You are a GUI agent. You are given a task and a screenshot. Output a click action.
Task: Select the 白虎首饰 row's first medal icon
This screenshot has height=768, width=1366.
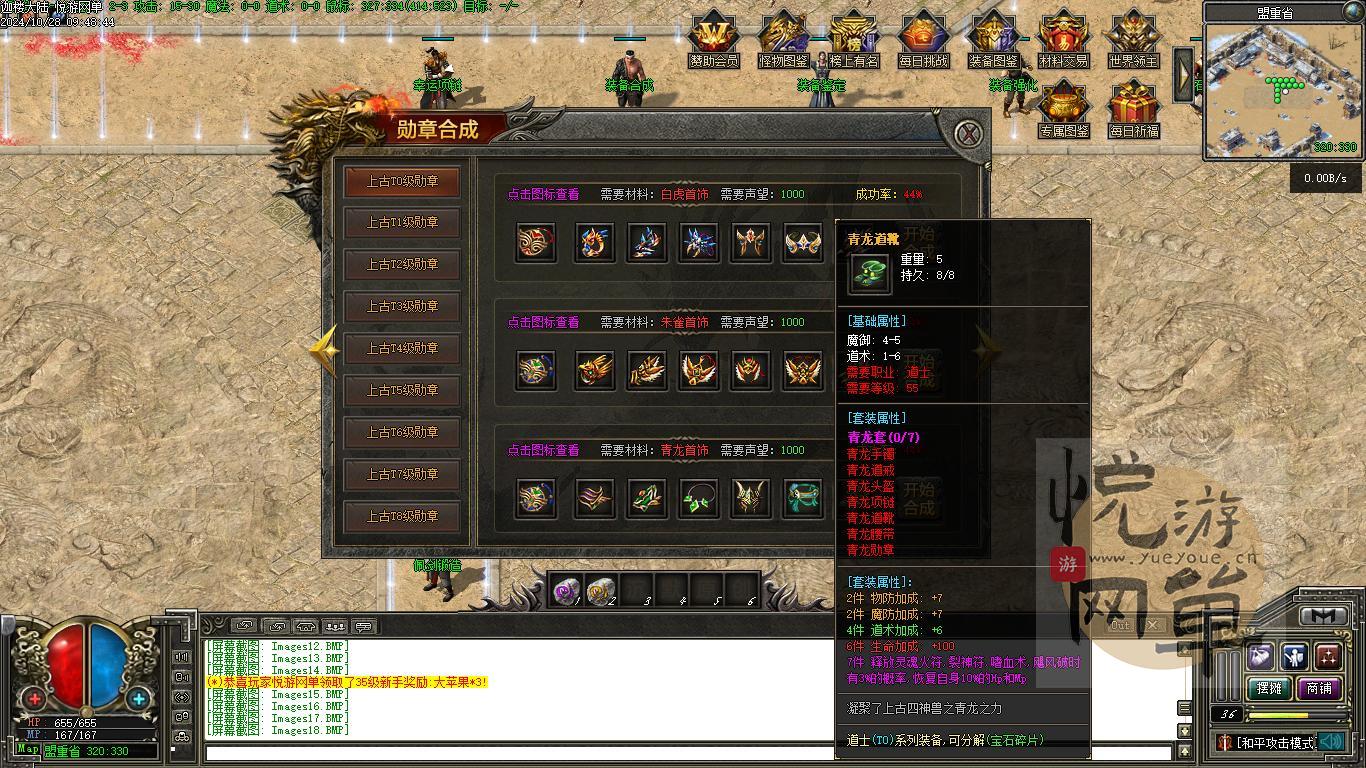pyautogui.click(x=536, y=242)
